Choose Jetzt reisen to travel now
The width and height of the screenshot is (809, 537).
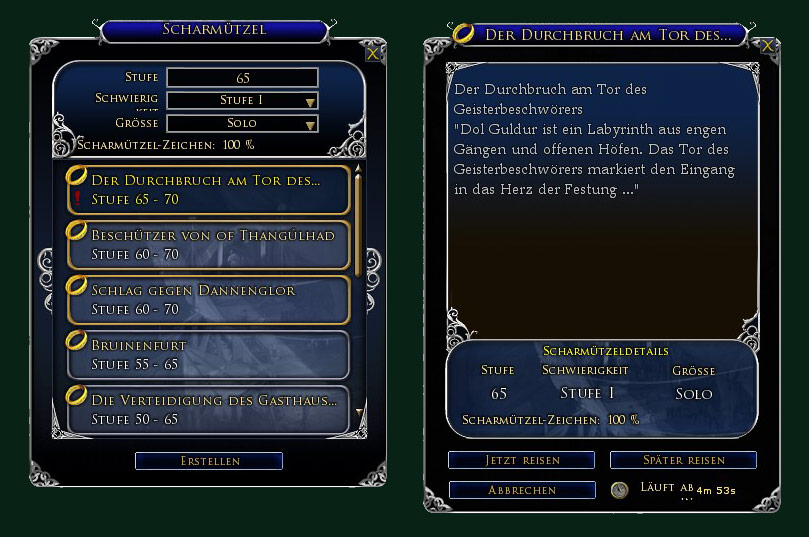point(521,460)
